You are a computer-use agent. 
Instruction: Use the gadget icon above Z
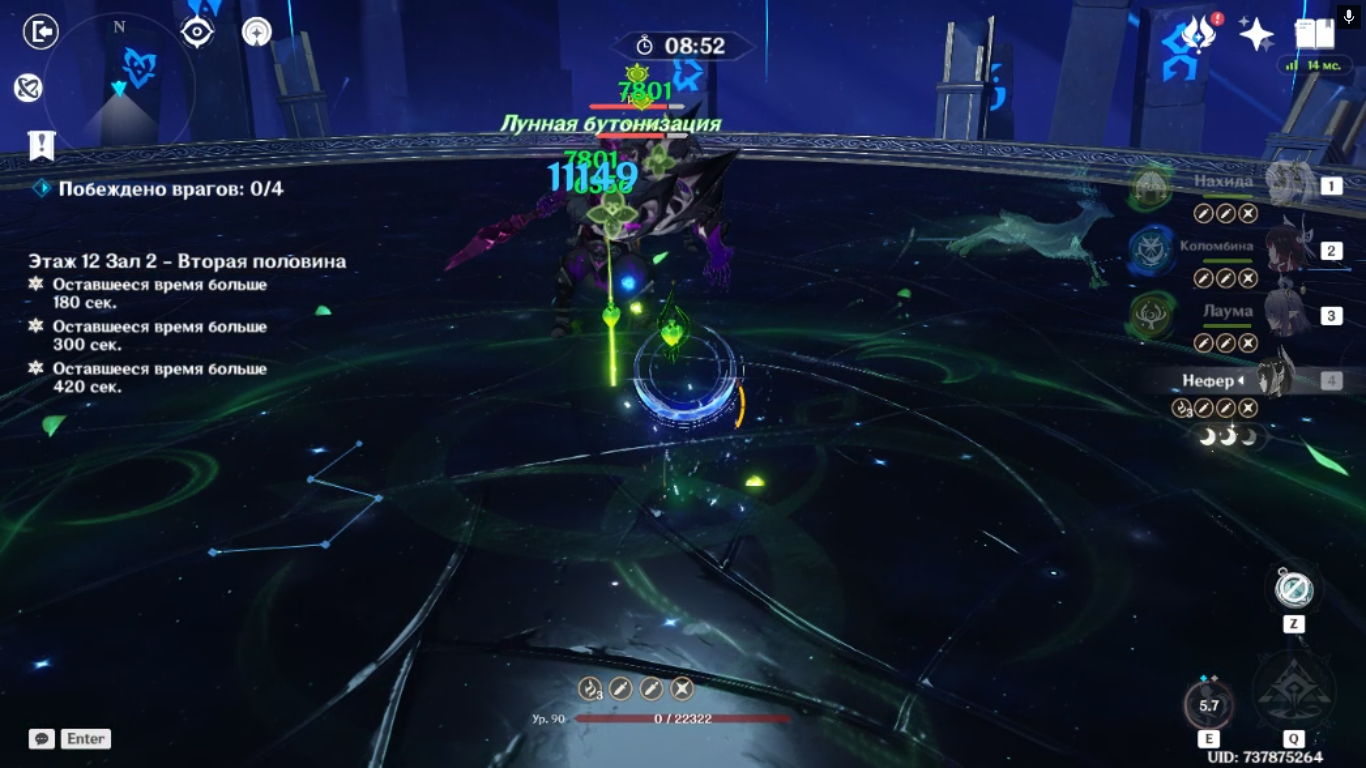click(1294, 588)
